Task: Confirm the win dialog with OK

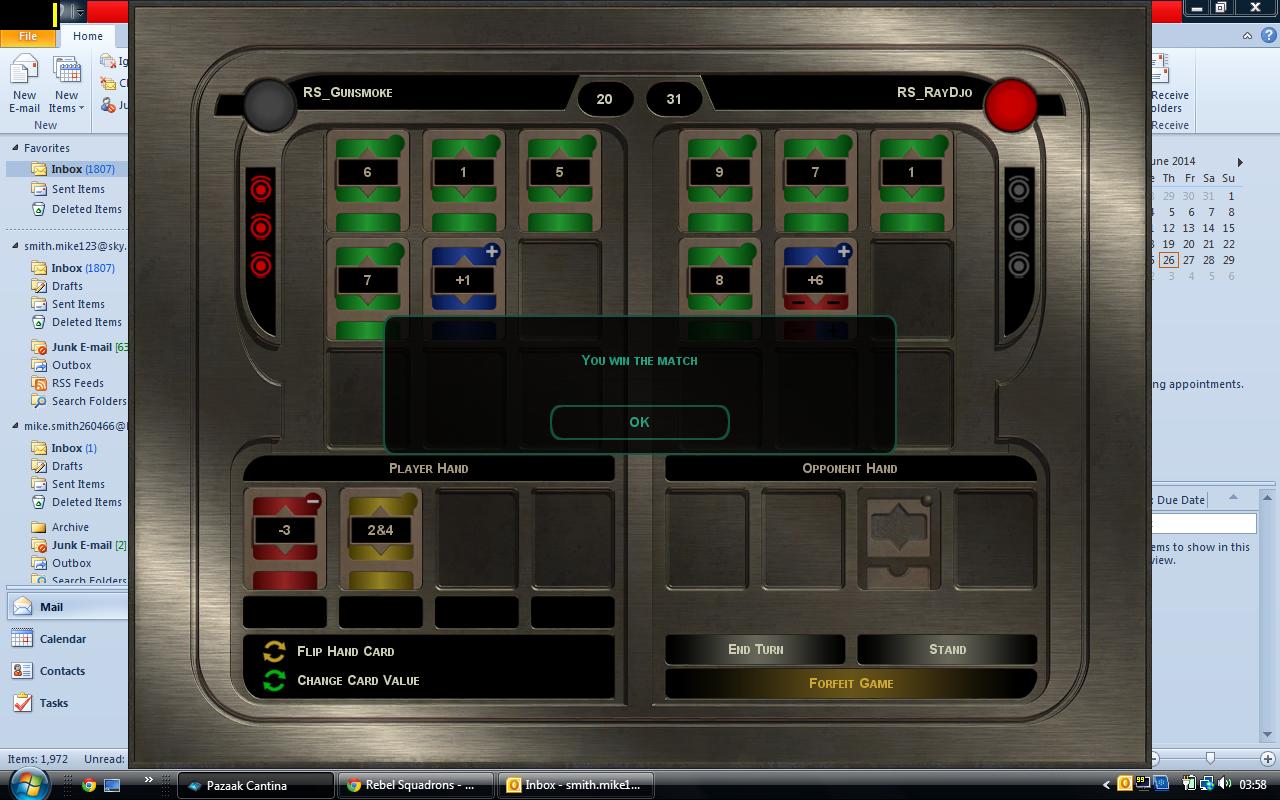Action: (x=639, y=422)
